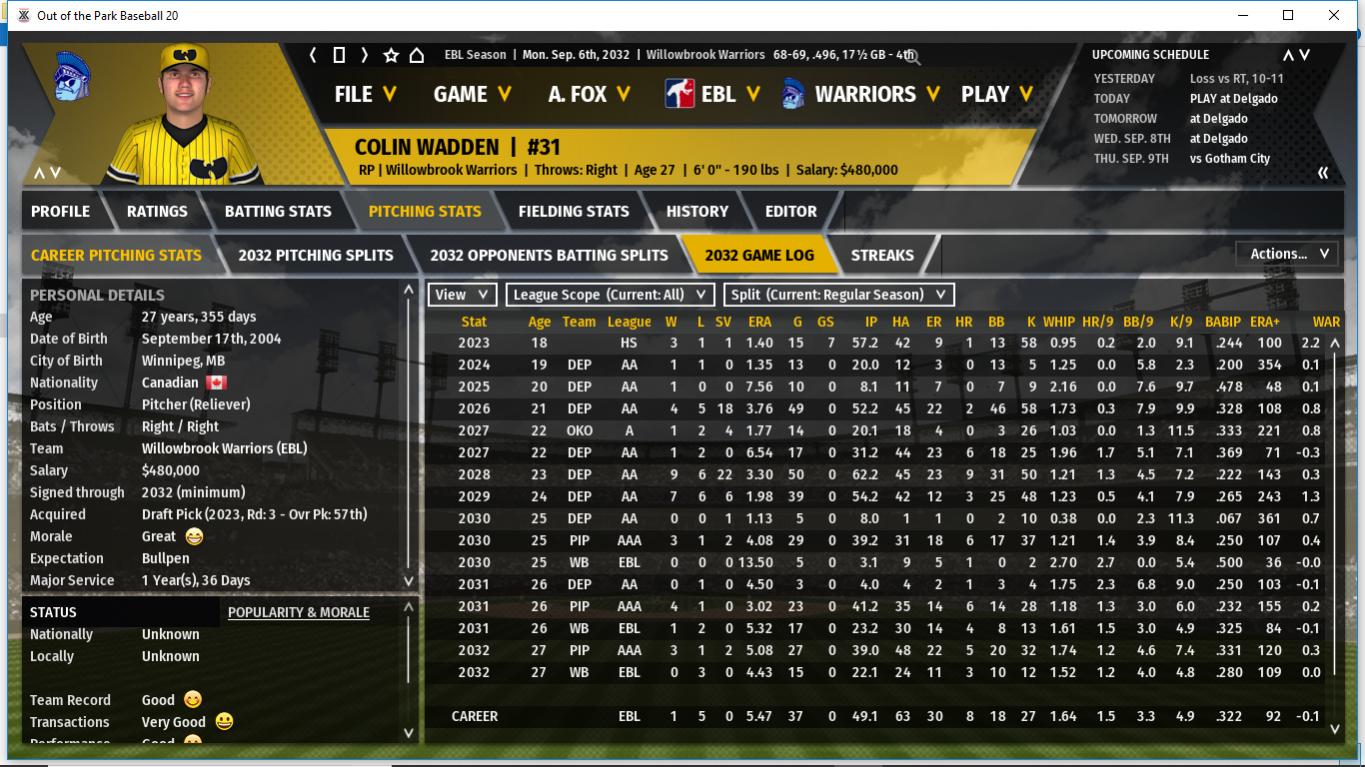Open the FILE menu
The width and height of the screenshot is (1365, 767).
365,94
